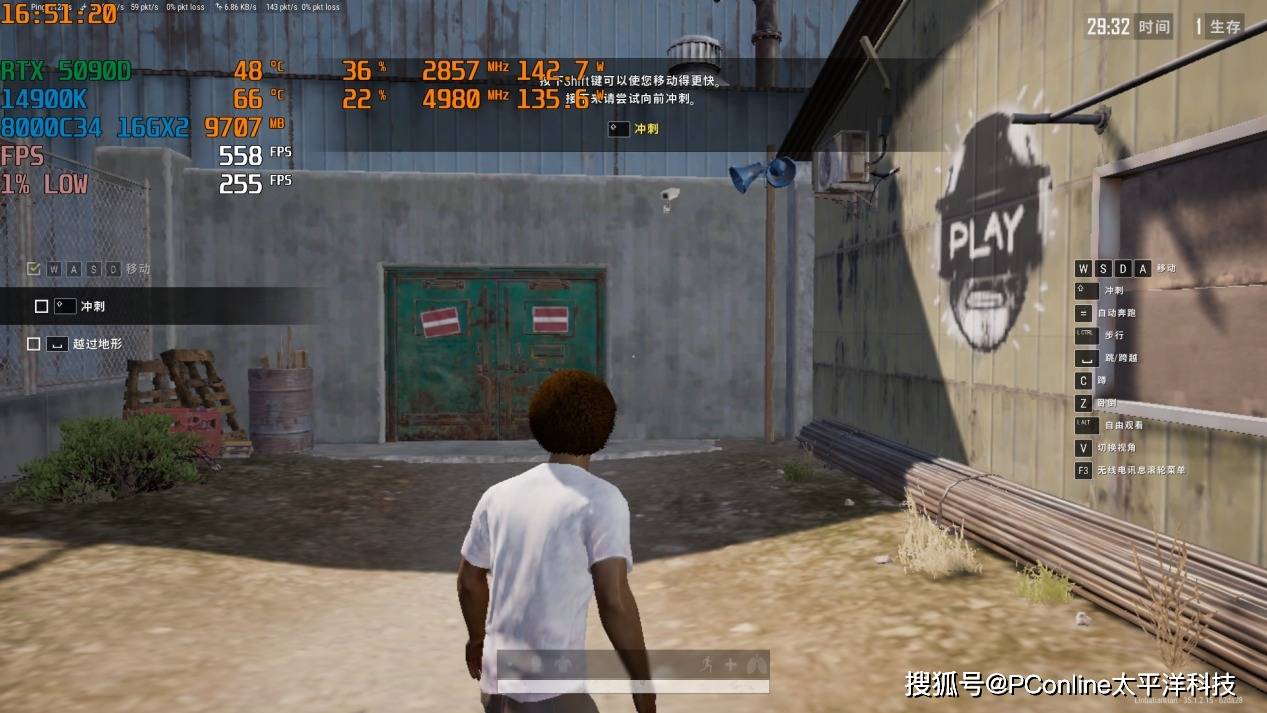
Task: Select the vest equipment icon
Action: [562, 664]
